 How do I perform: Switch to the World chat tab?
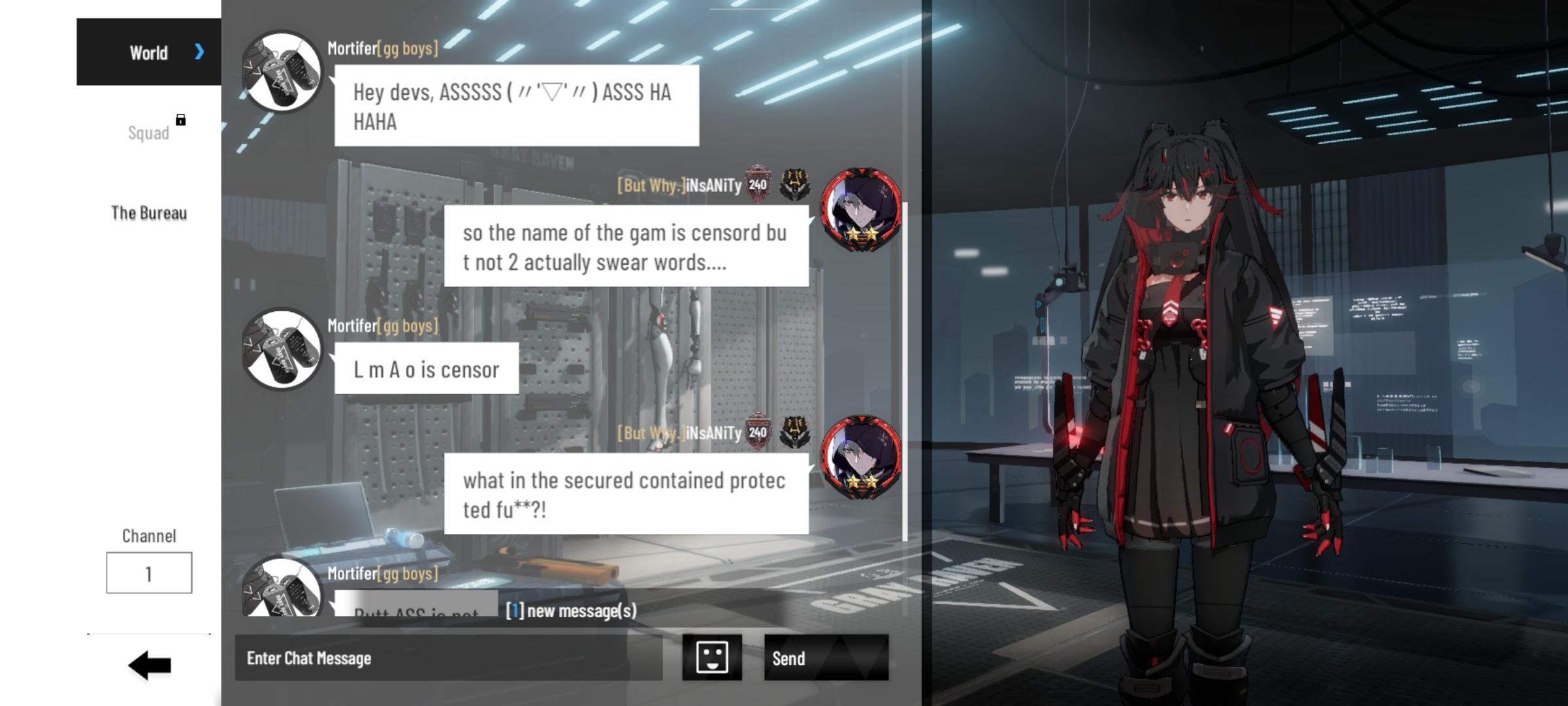(x=149, y=52)
